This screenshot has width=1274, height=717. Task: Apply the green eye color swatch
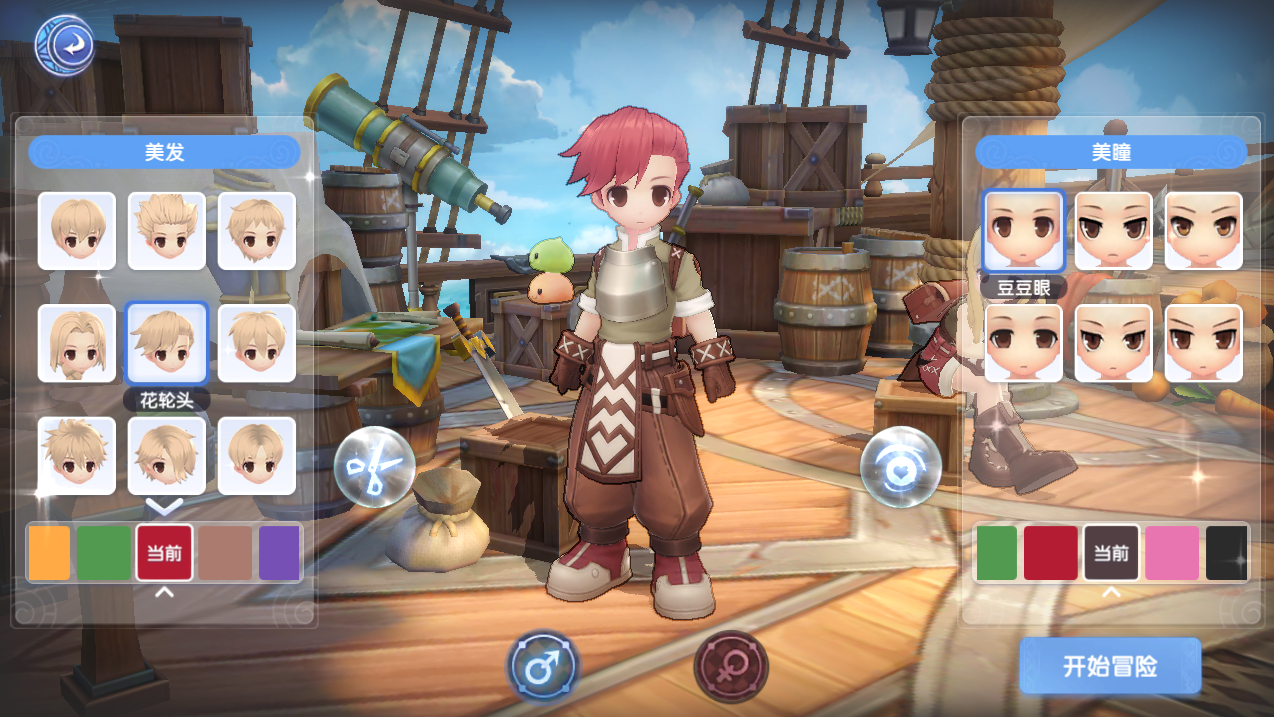pyautogui.click(x=996, y=553)
